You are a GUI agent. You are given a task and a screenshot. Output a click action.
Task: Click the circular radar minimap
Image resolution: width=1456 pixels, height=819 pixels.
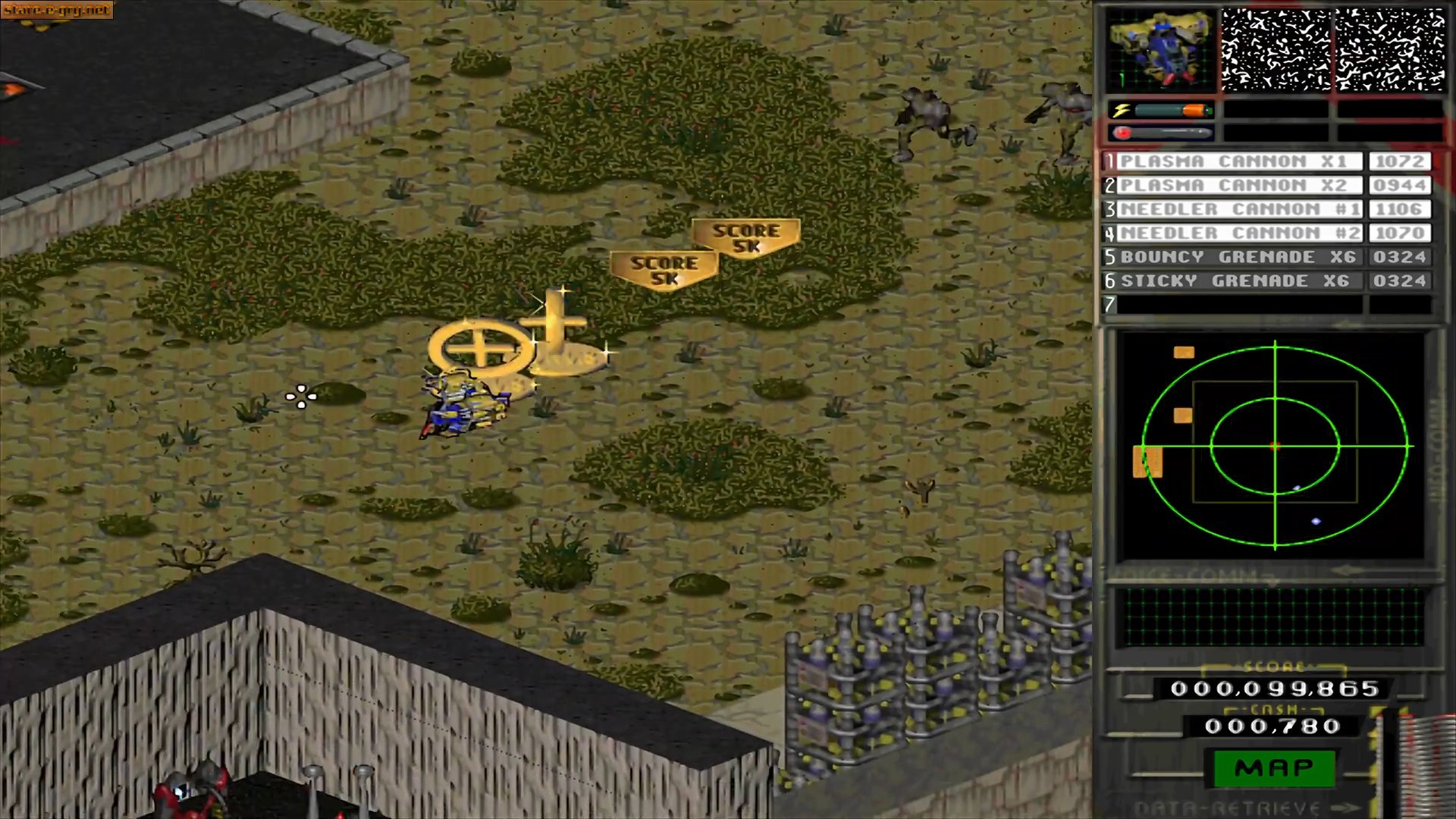coord(1275,446)
